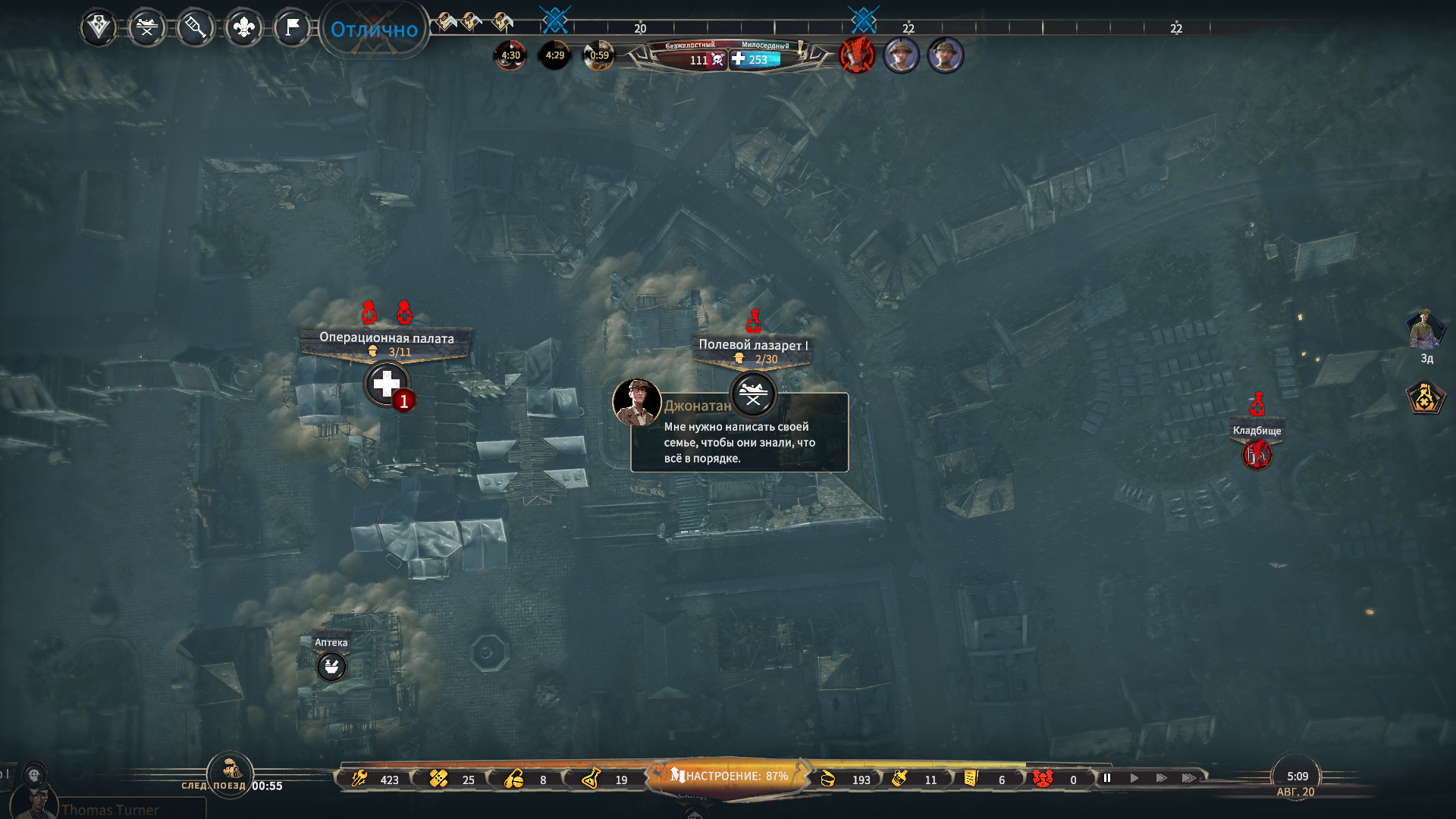Select the soldier portrait labeled 3д

1426,331
